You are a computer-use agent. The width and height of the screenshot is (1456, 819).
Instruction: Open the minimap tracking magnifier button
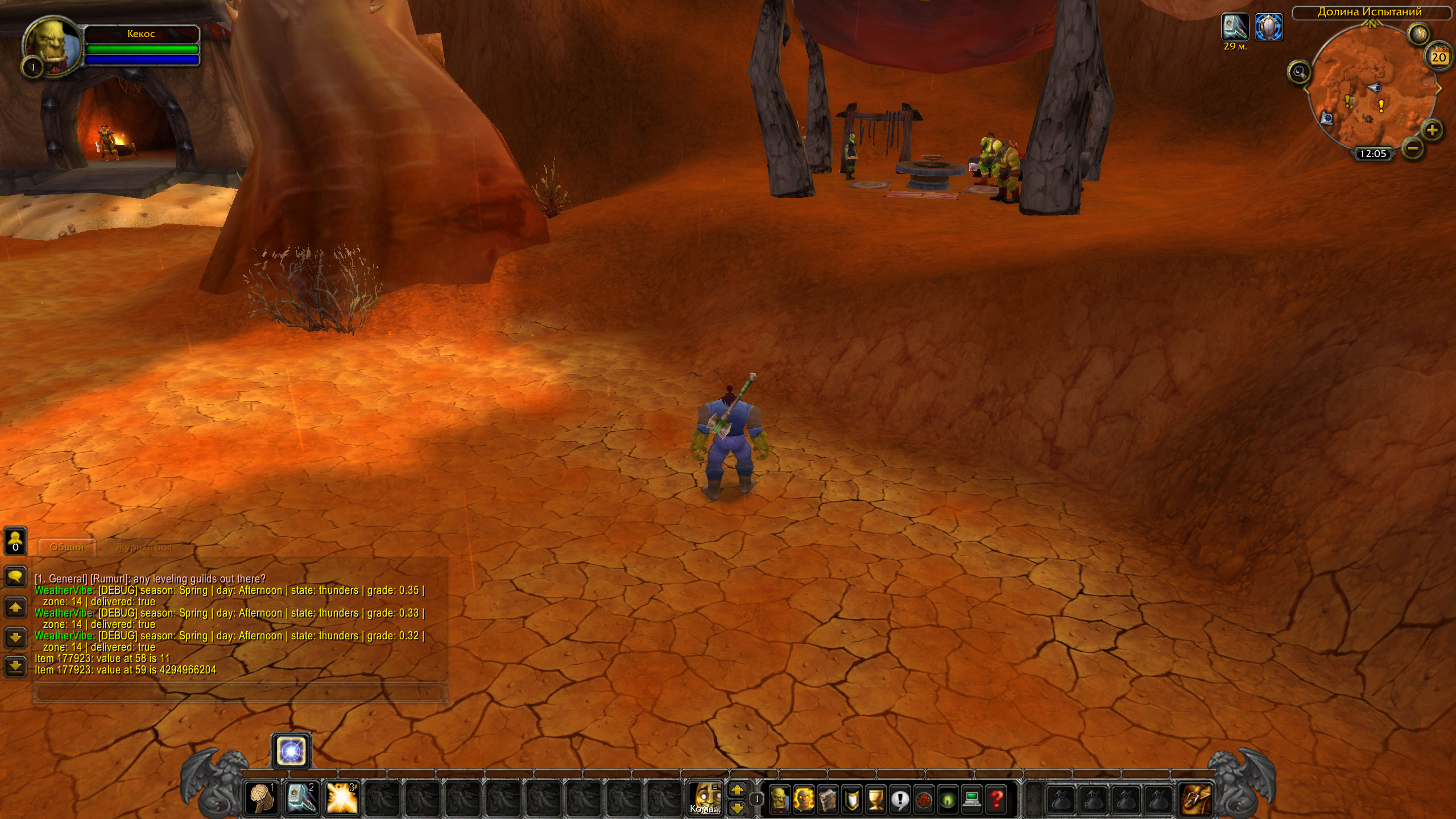pos(1299,72)
